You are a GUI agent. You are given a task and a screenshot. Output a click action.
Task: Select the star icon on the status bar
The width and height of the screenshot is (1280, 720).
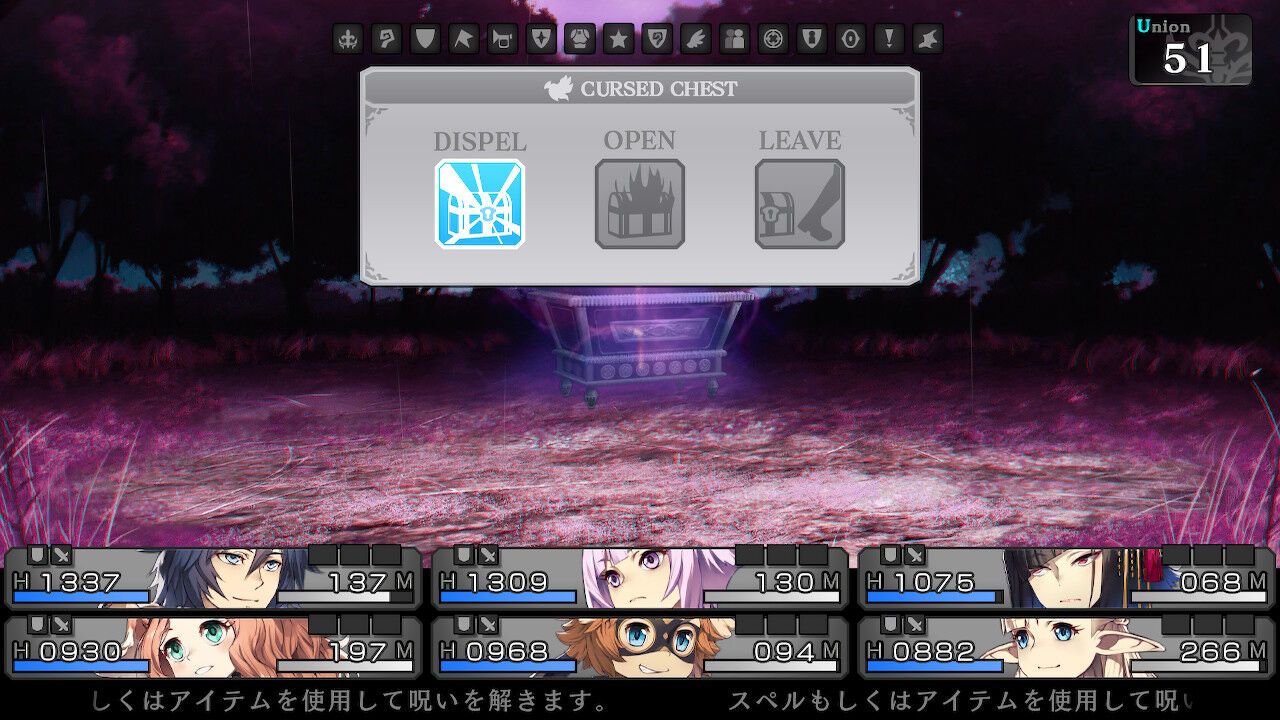coord(618,40)
